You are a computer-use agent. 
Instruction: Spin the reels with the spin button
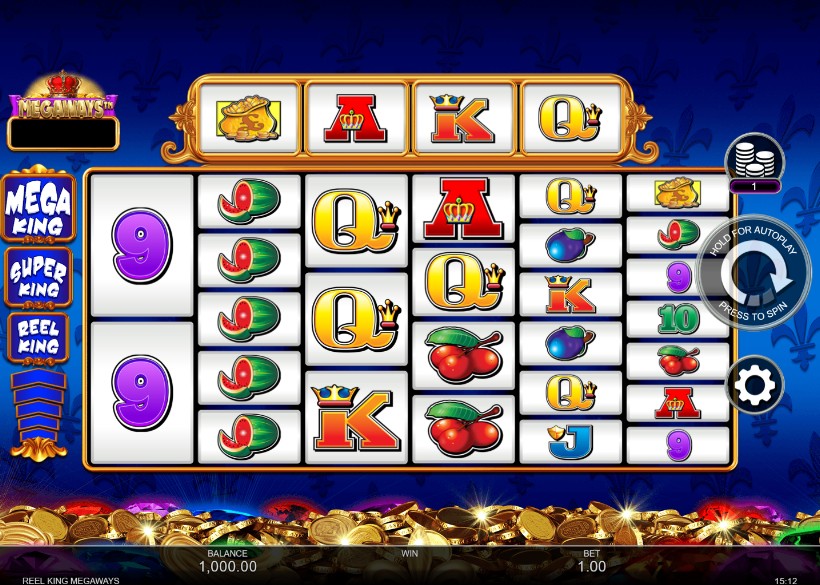click(x=757, y=273)
